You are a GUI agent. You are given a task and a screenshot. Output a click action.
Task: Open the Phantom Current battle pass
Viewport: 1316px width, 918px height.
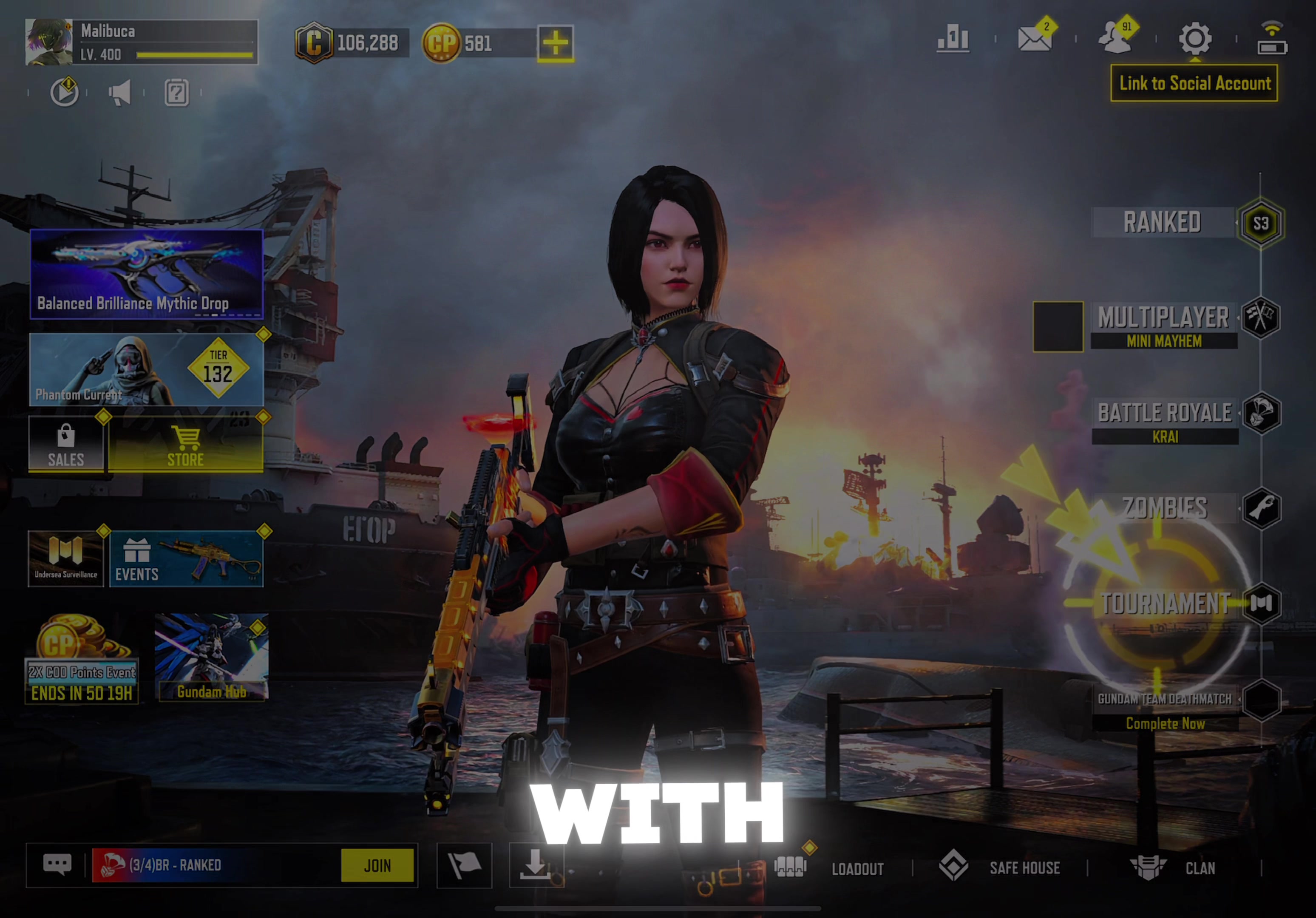tap(147, 370)
